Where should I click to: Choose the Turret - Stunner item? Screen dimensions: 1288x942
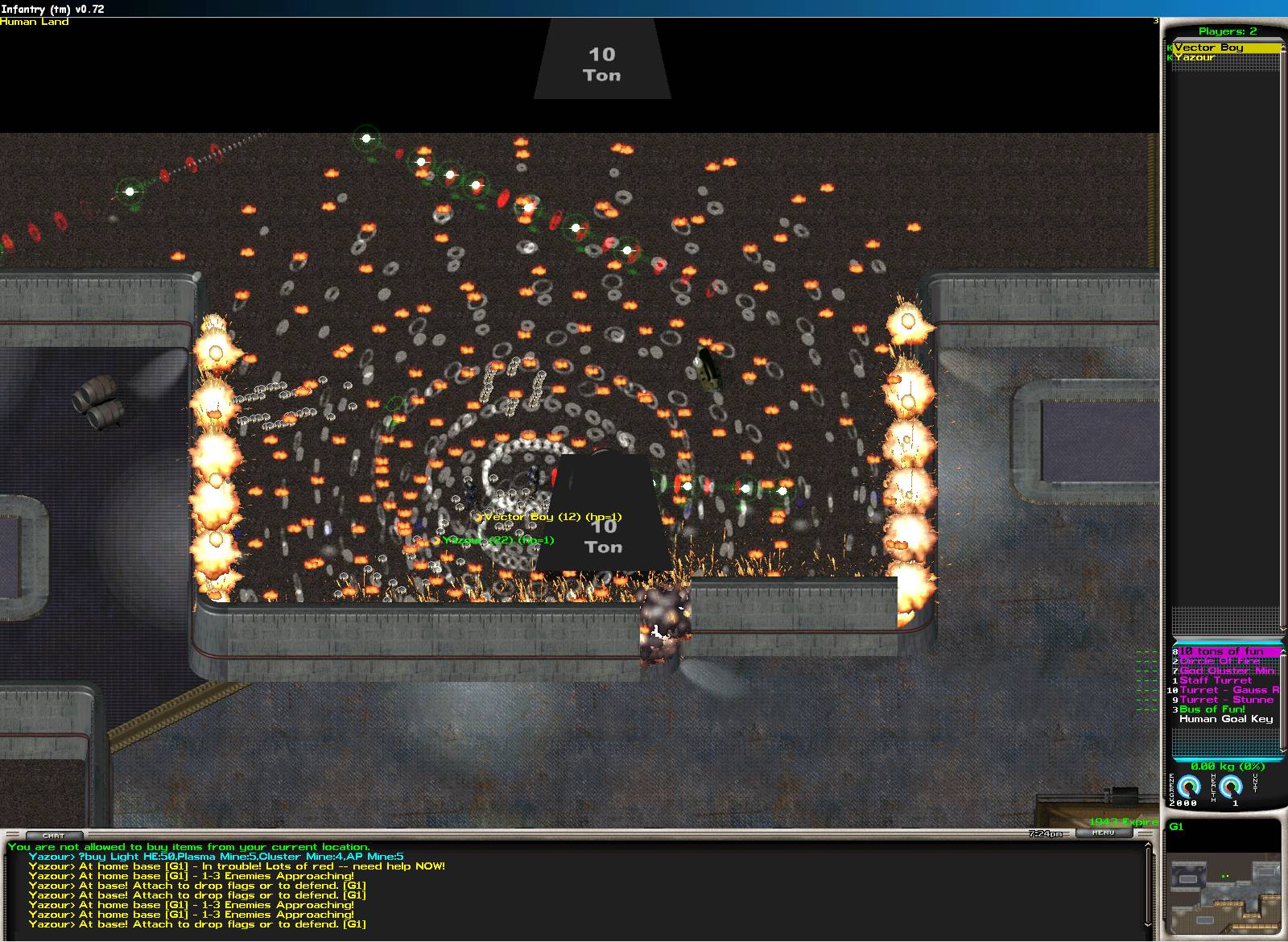pyautogui.click(x=1227, y=700)
